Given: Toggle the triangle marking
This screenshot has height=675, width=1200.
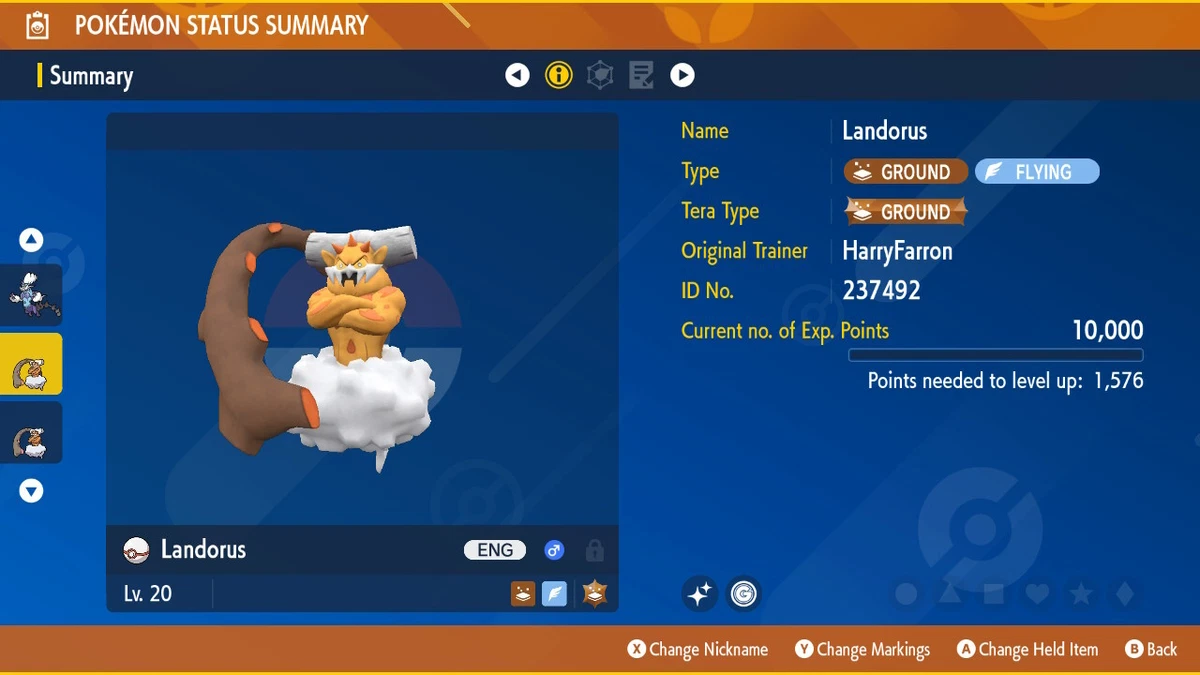Looking at the screenshot, I should pyautogui.click(x=950, y=595).
